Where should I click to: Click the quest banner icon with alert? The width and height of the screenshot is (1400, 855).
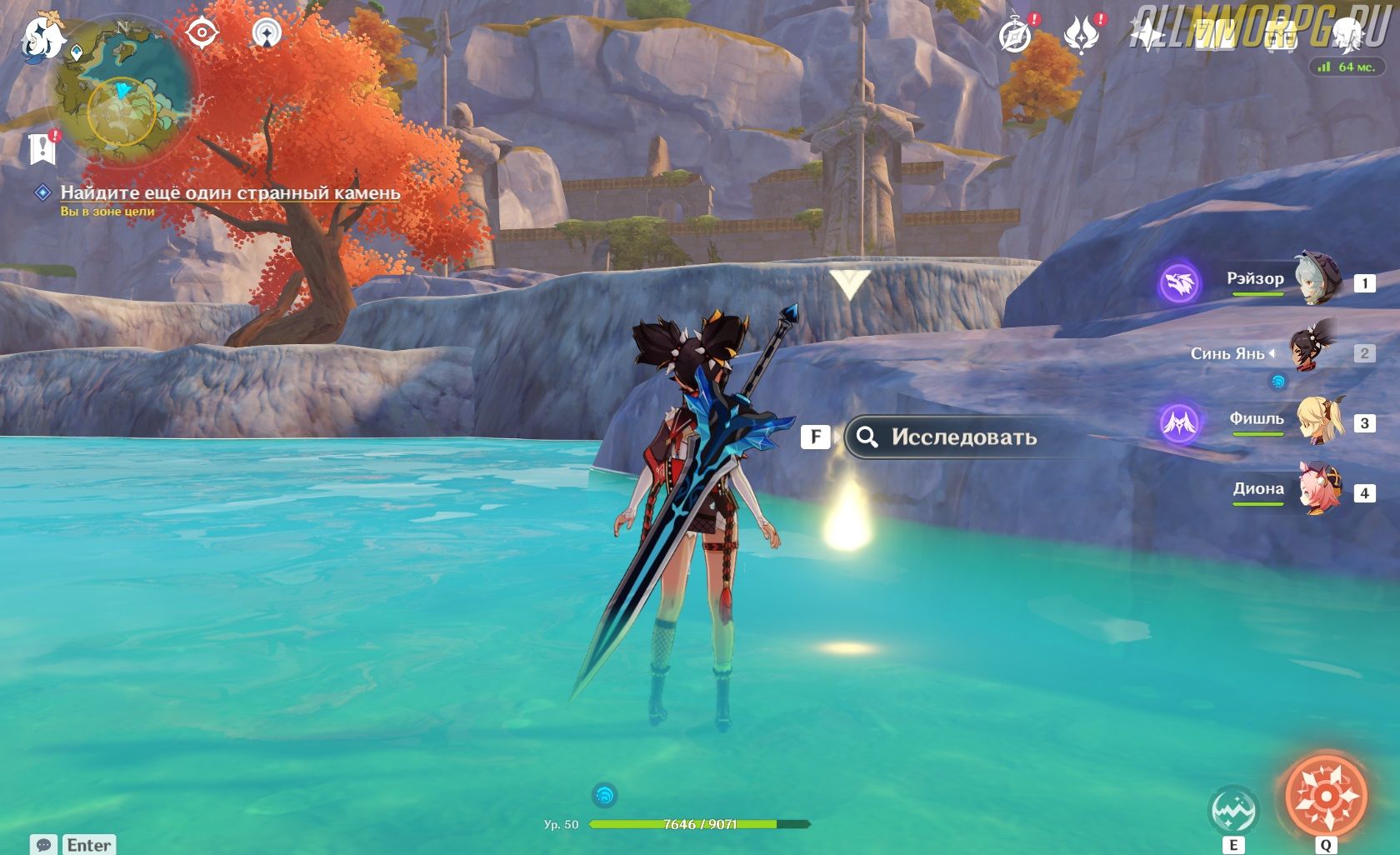(42, 148)
